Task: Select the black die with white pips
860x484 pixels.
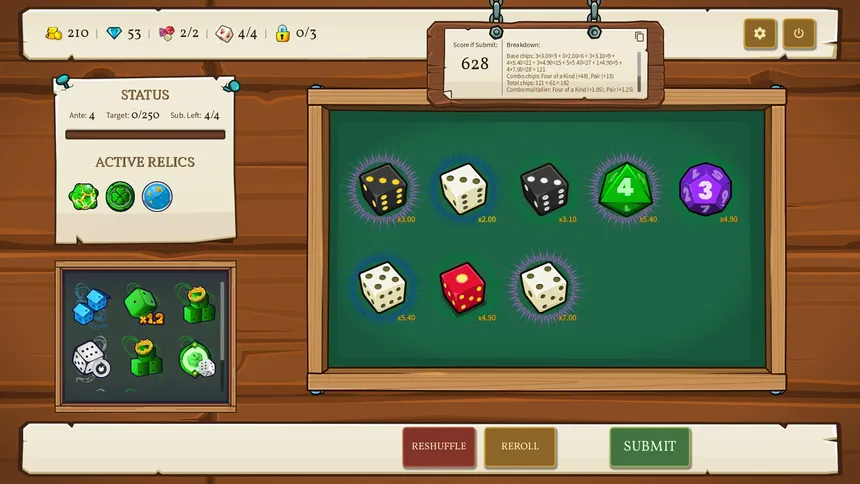Action: 544,189
